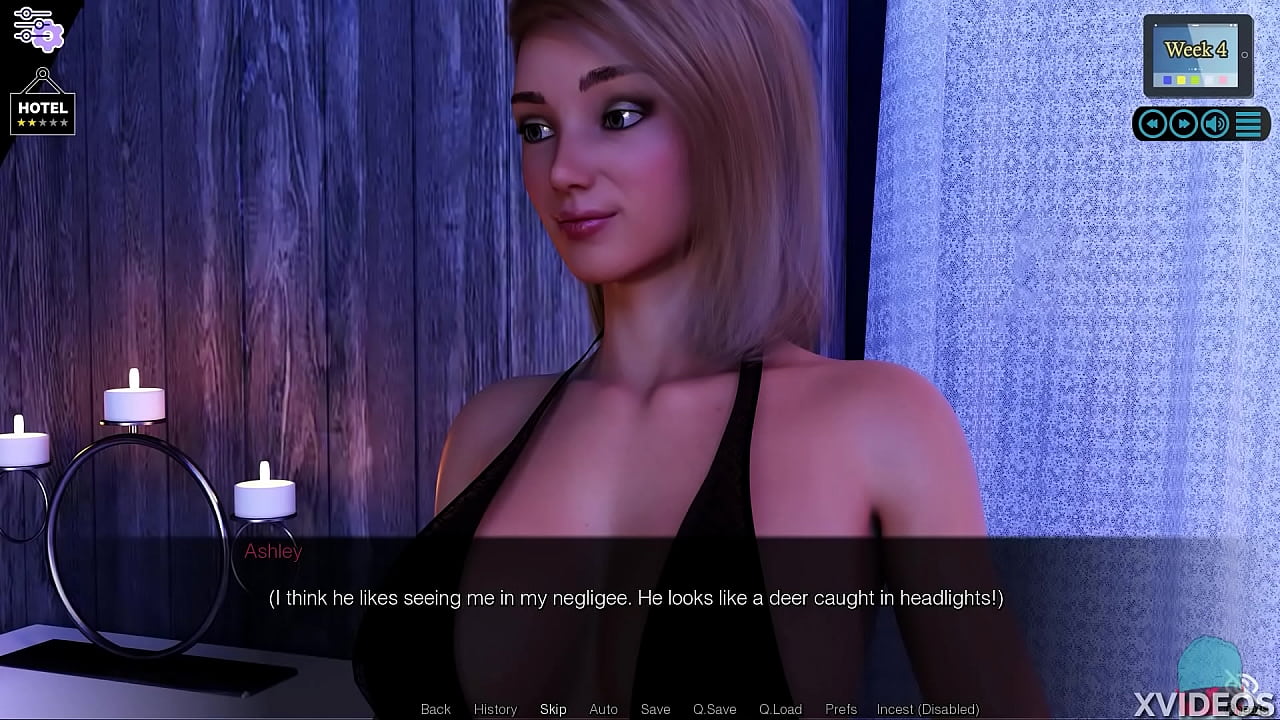Click Back to revisit previous dialogue
The height and width of the screenshot is (720, 1280).
(x=435, y=708)
